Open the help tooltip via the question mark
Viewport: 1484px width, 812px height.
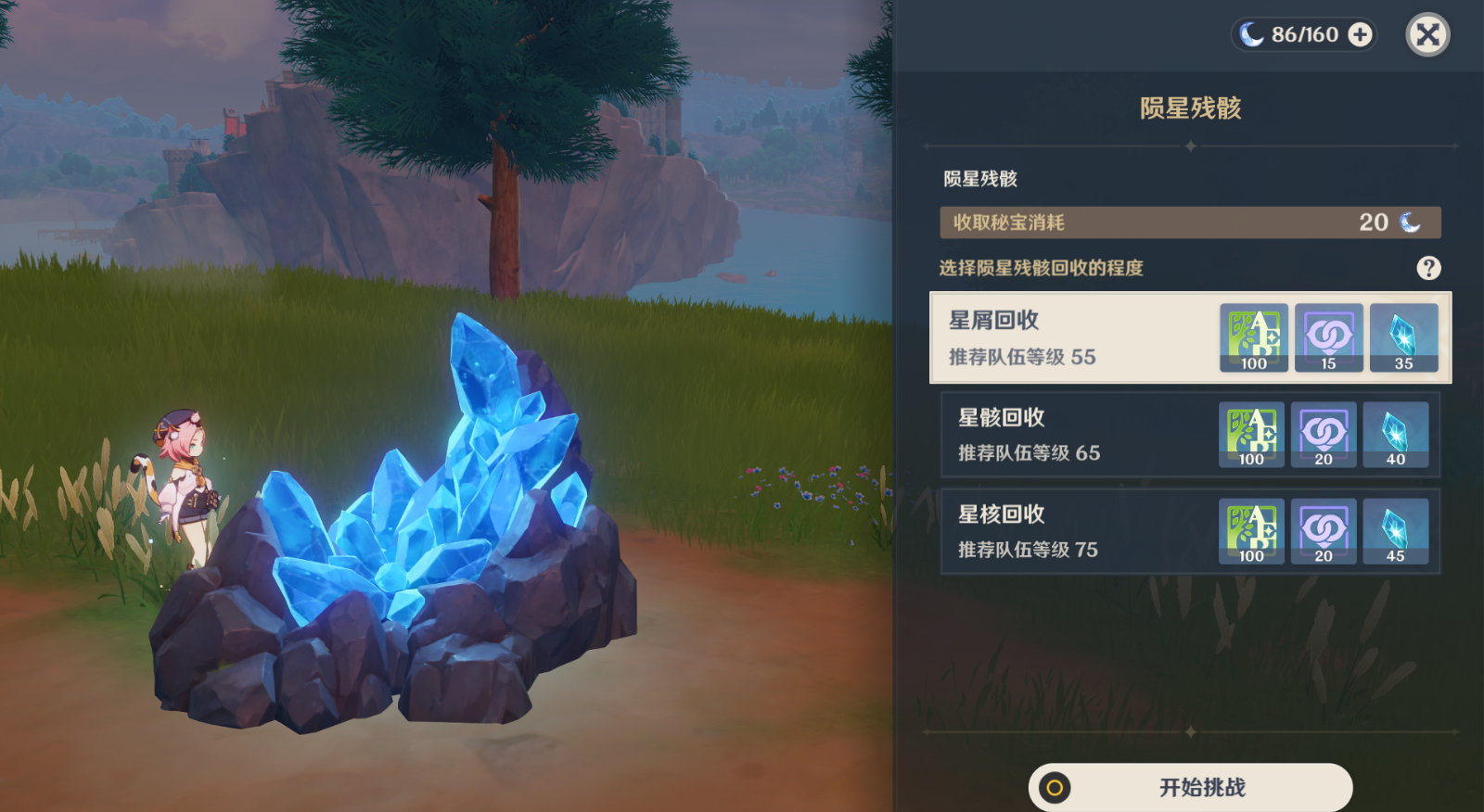[1428, 269]
